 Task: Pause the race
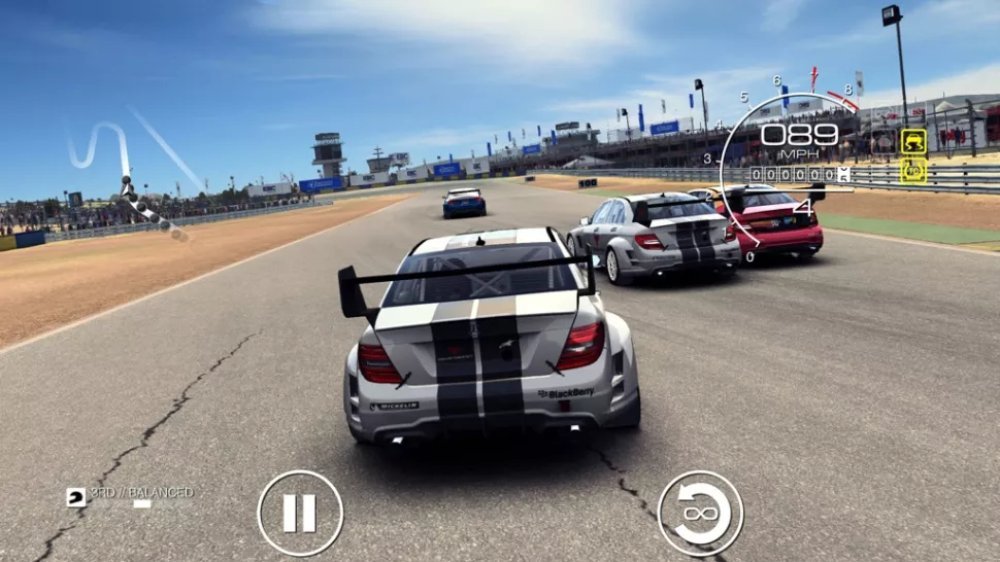coord(299,513)
